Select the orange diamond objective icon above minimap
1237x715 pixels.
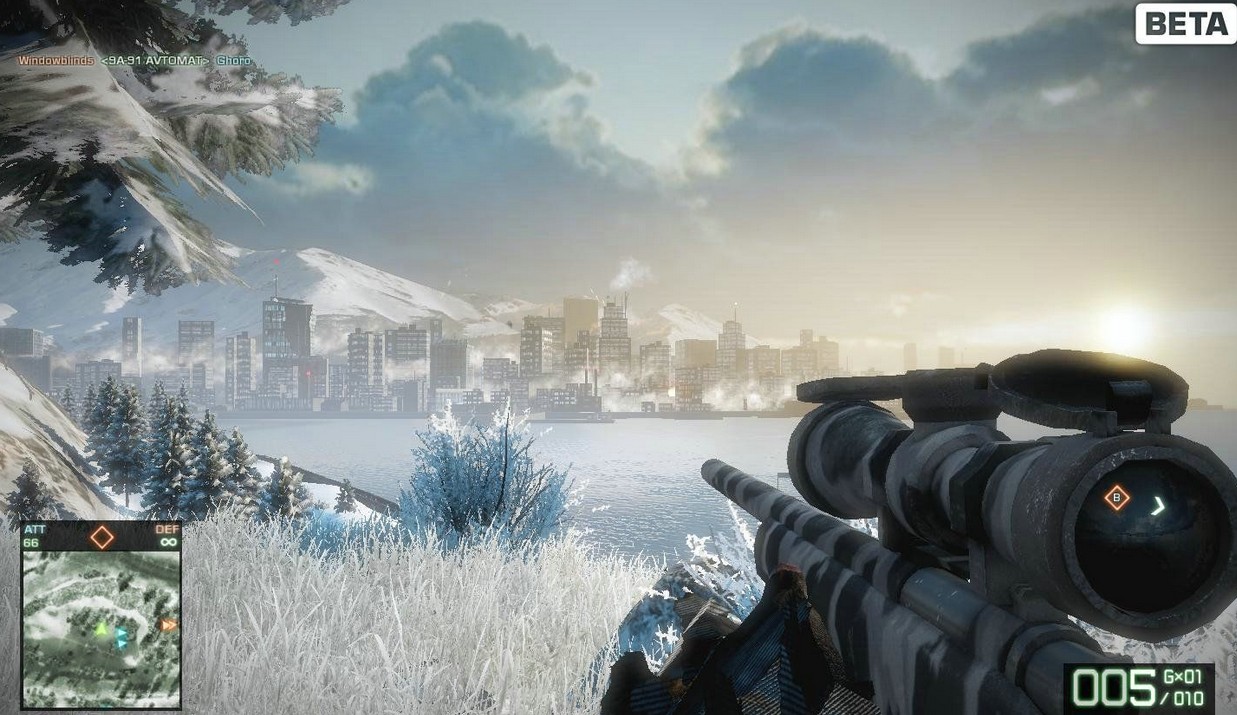[x=101, y=537]
